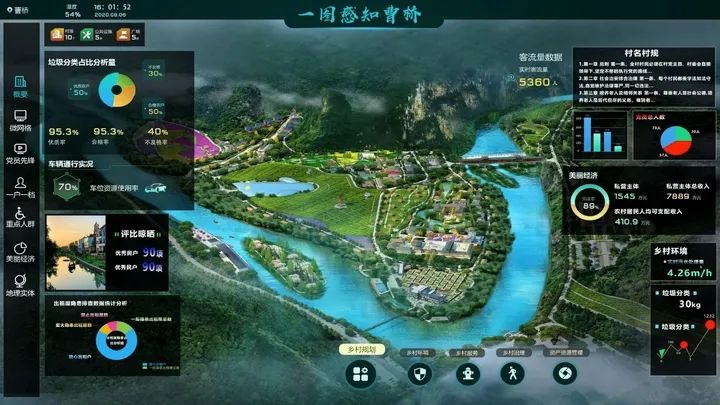Click the 车辆通行实况 70% hexagon gauge
Image resolution: width=720 pixels, height=405 pixels.
[x=68, y=187]
